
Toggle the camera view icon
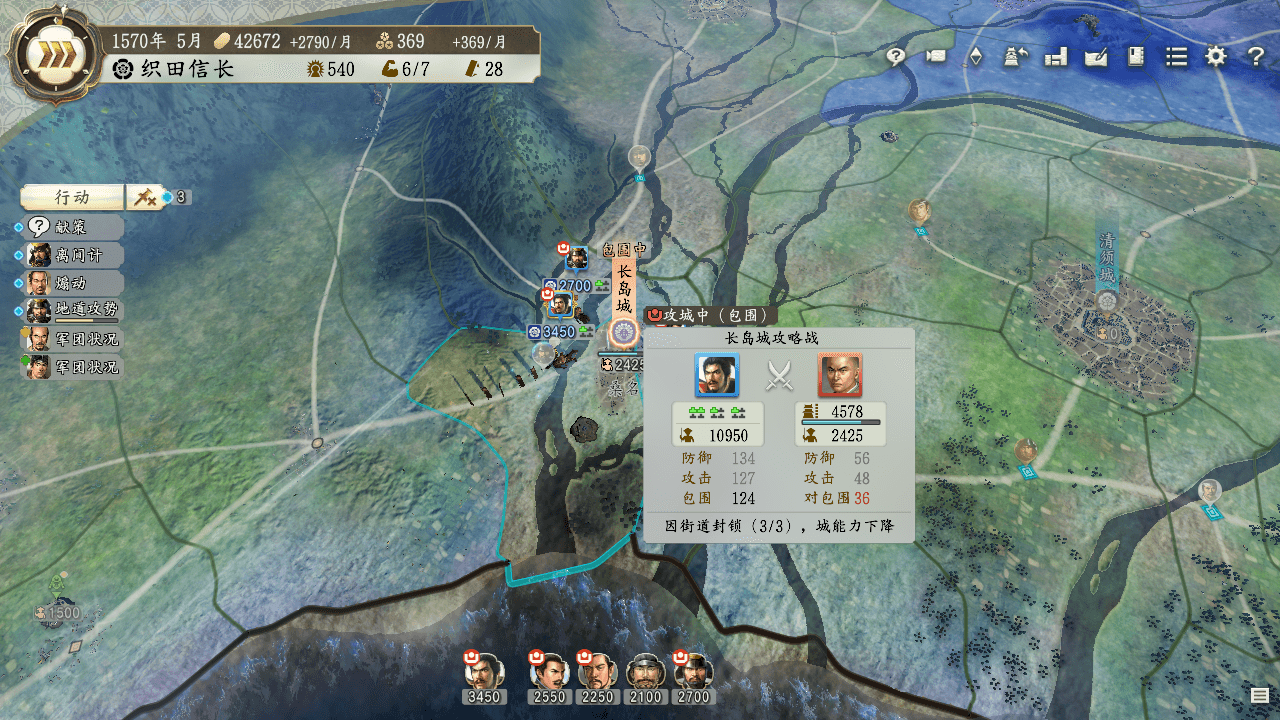936,57
